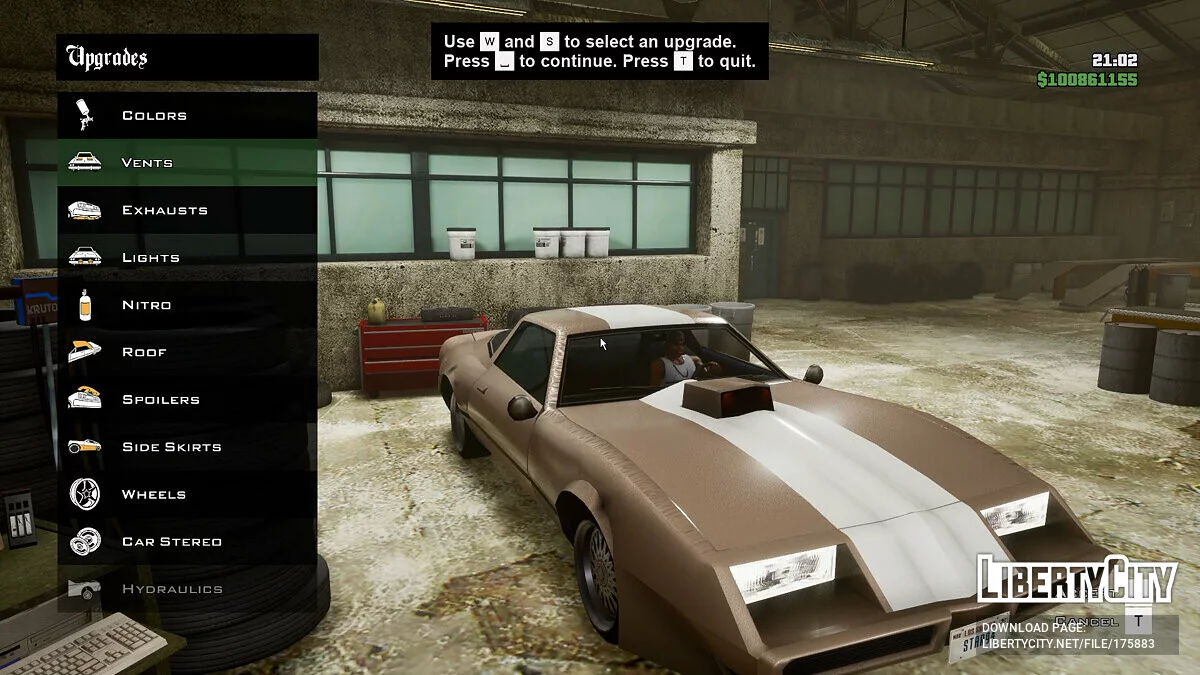Image resolution: width=1200 pixels, height=675 pixels.
Task: Click the LibertyCity download page link
Action: (1067, 643)
